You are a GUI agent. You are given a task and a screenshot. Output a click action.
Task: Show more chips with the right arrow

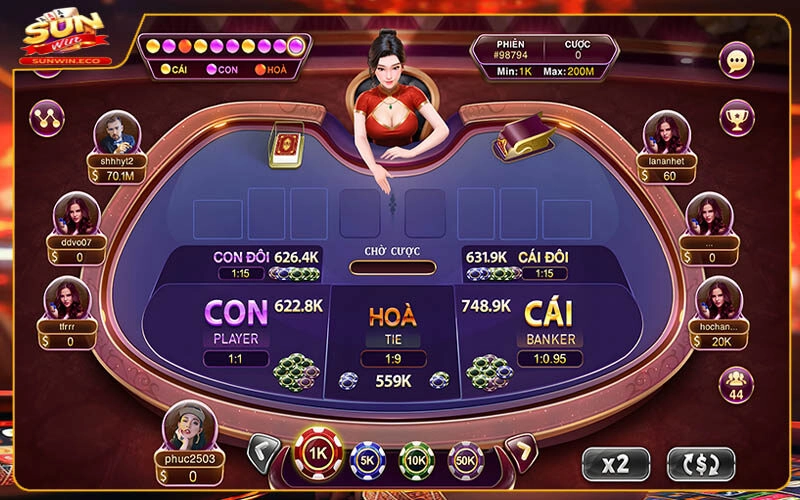(520, 453)
